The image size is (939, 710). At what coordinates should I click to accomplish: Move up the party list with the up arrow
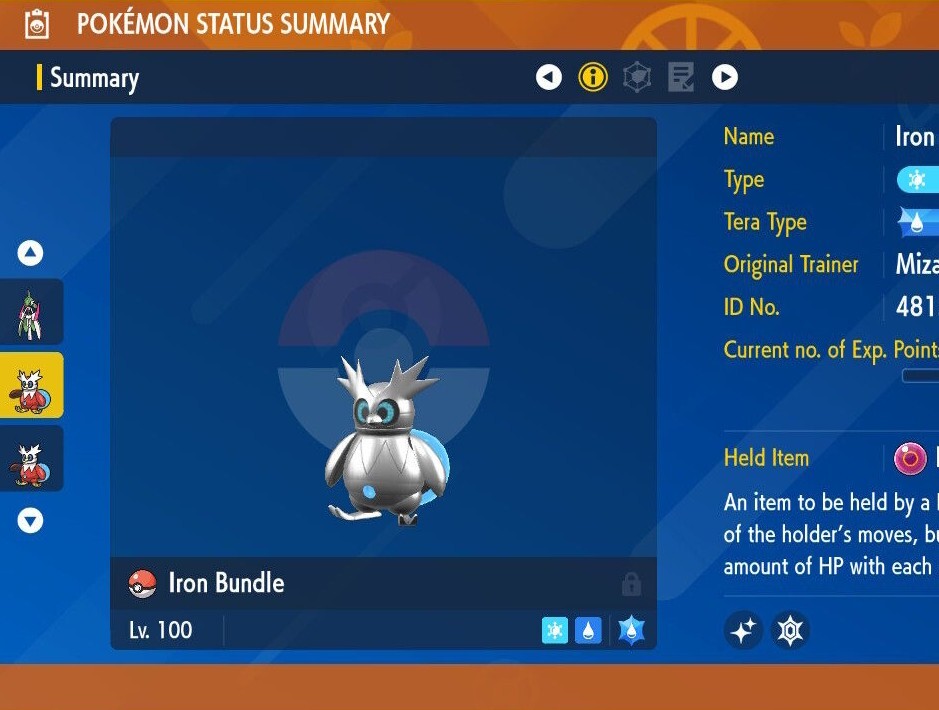coord(31,253)
